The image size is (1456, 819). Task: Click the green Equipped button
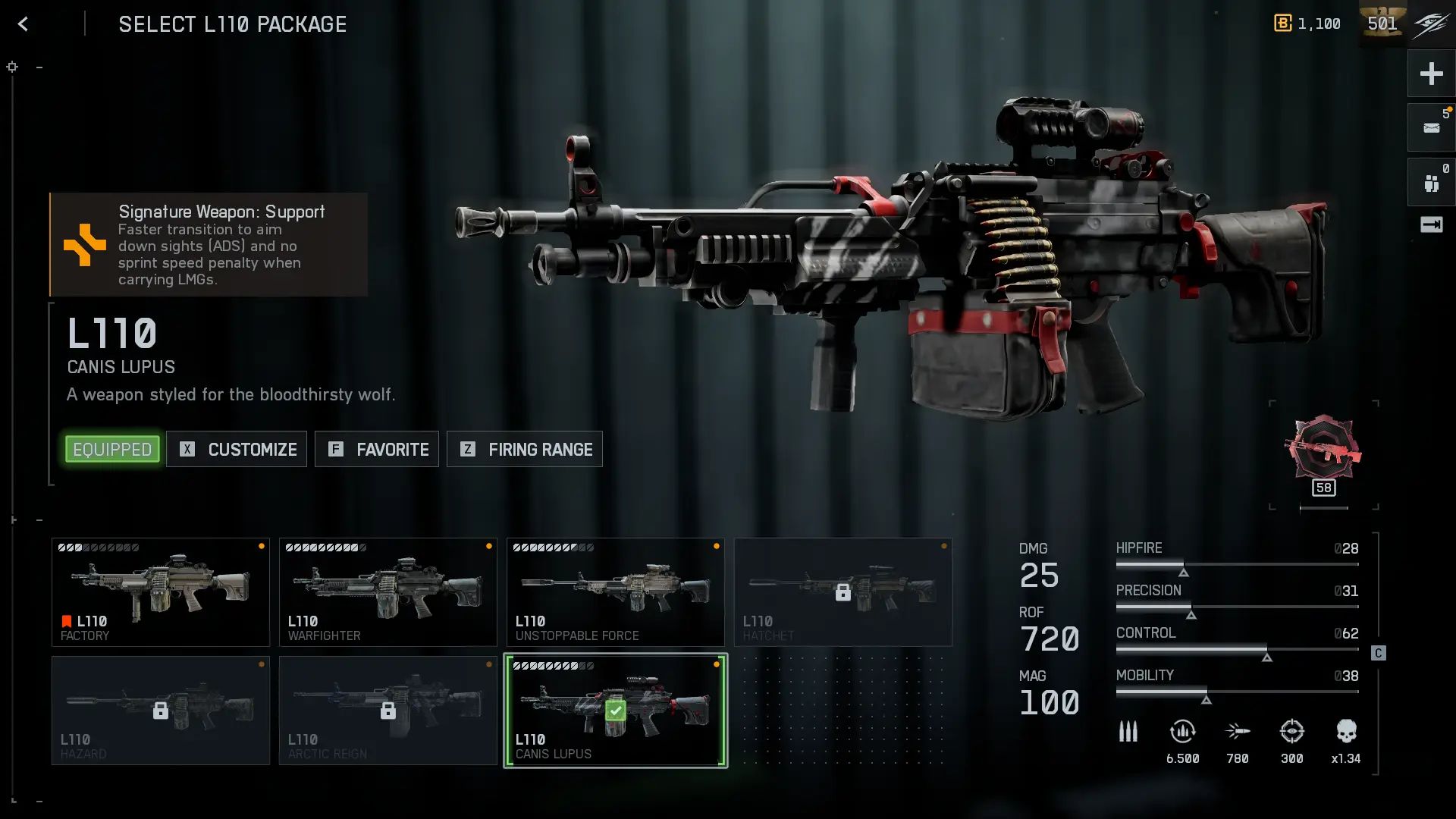(x=112, y=450)
